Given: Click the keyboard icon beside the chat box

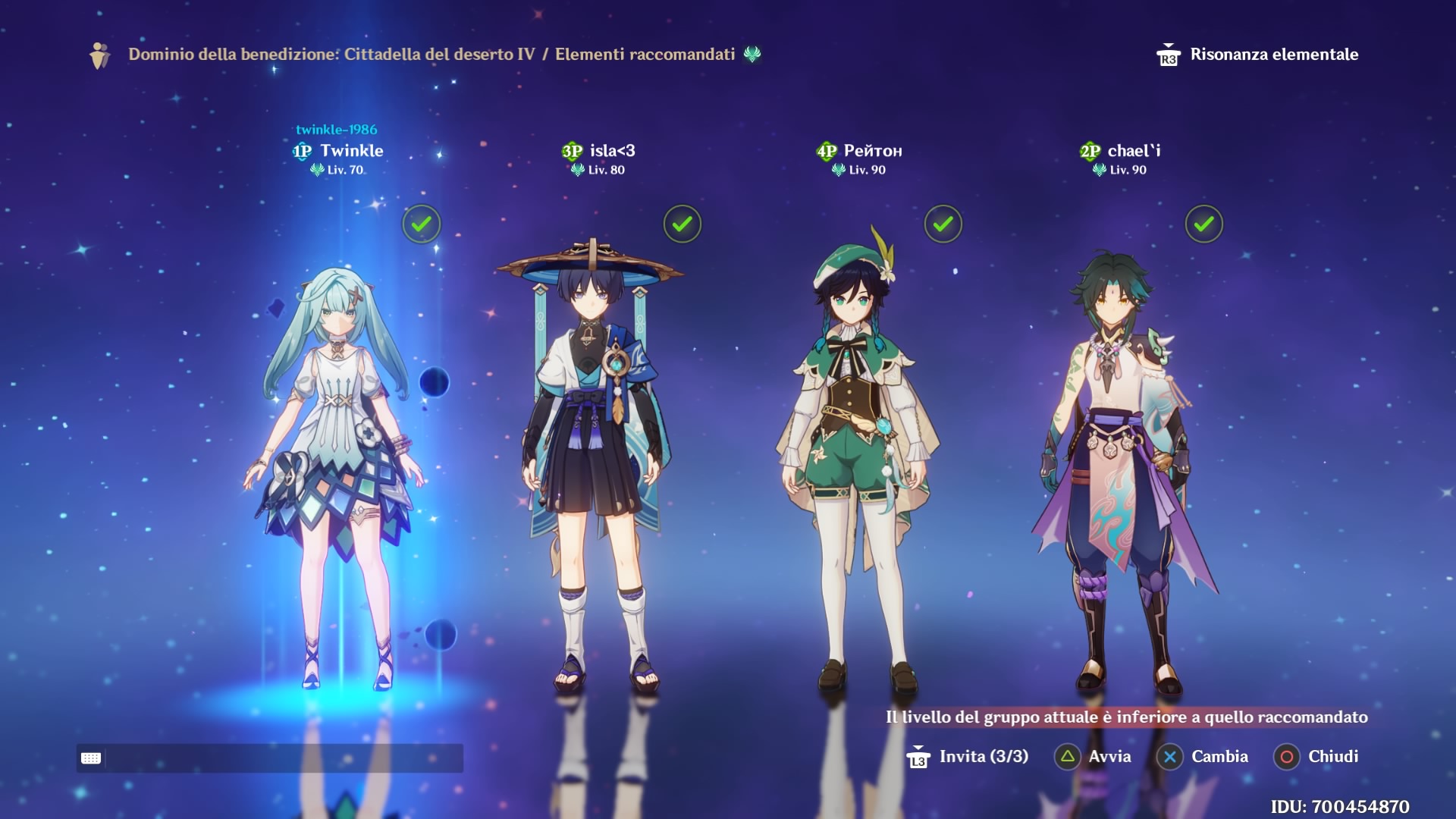Looking at the screenshot, I should pyautogui.click(x=91, y=758).
